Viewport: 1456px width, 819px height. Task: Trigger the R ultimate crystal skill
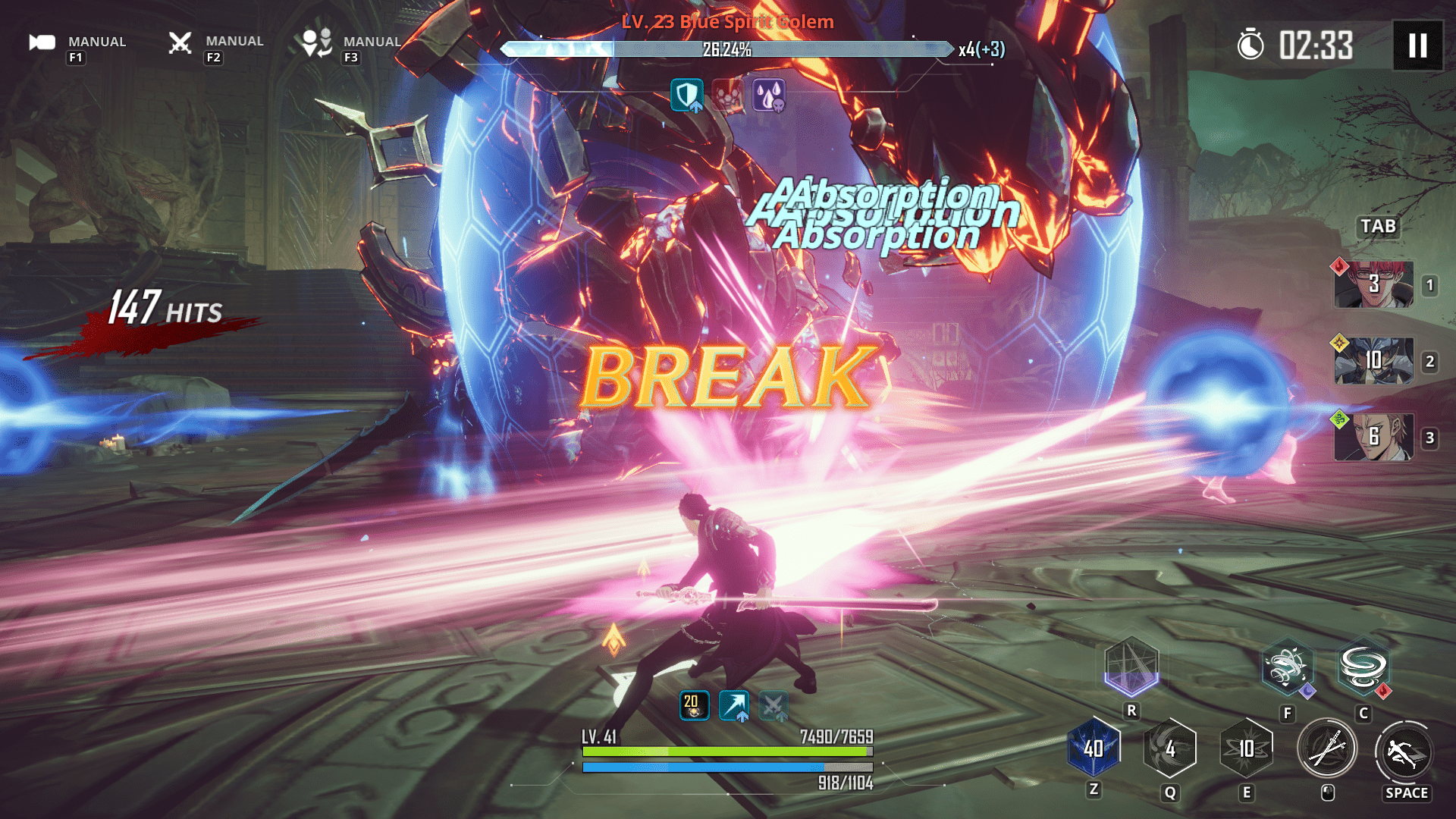pyautogui.click(x=1131, y=667)
